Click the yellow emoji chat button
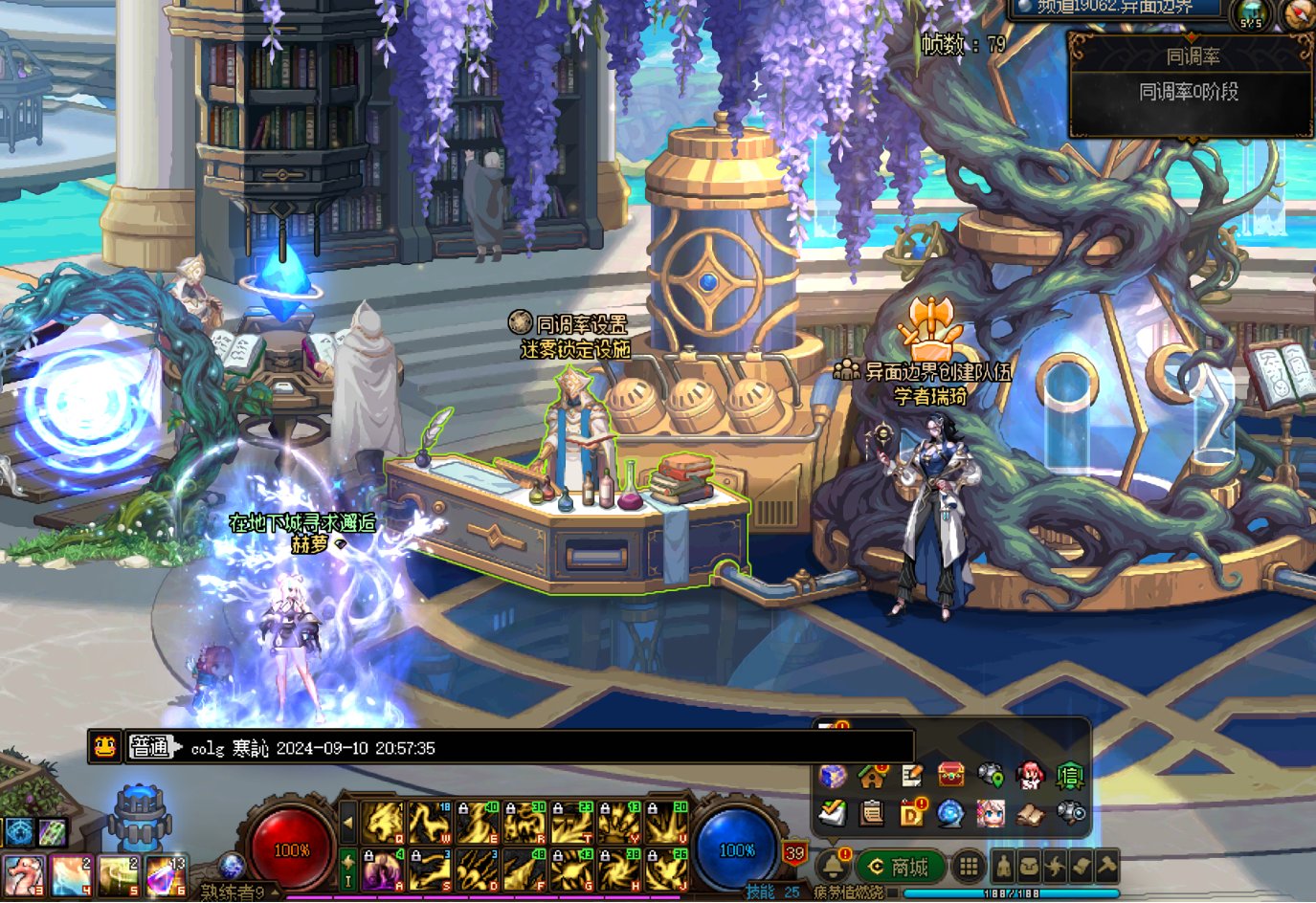 [104, 747]
